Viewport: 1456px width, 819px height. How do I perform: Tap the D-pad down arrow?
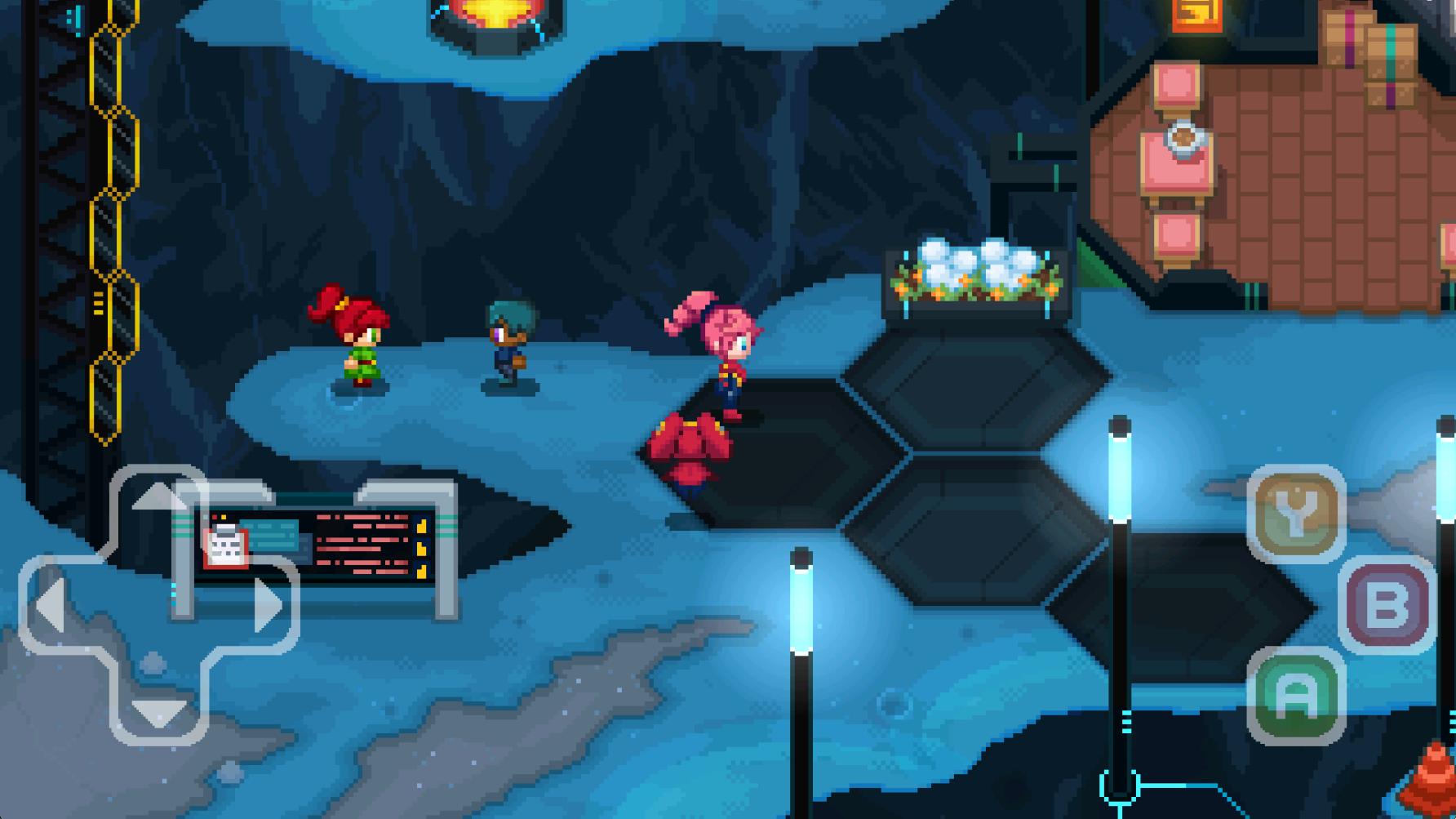(158, 712)
